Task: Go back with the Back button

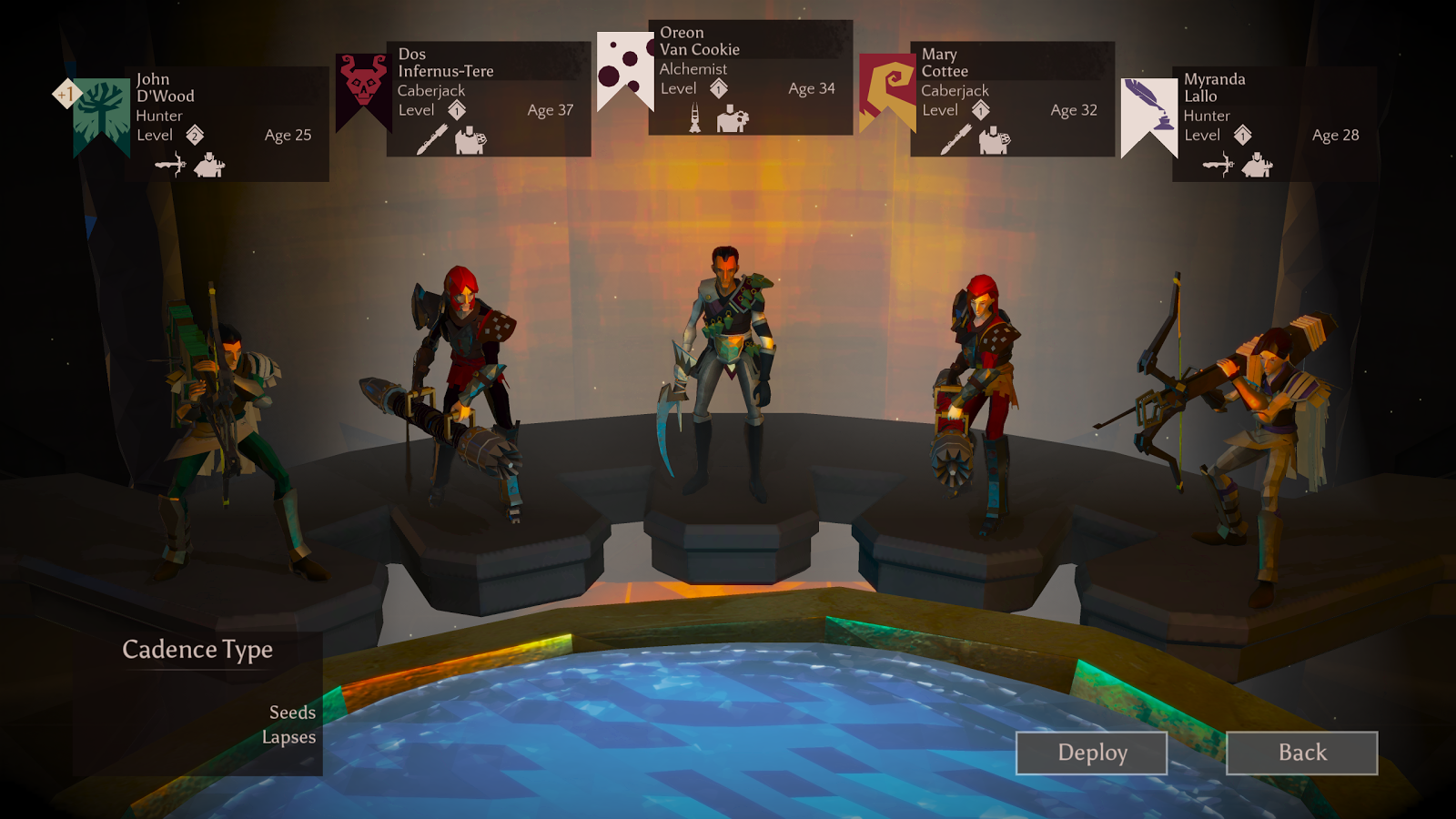Action: [1301, 753]
